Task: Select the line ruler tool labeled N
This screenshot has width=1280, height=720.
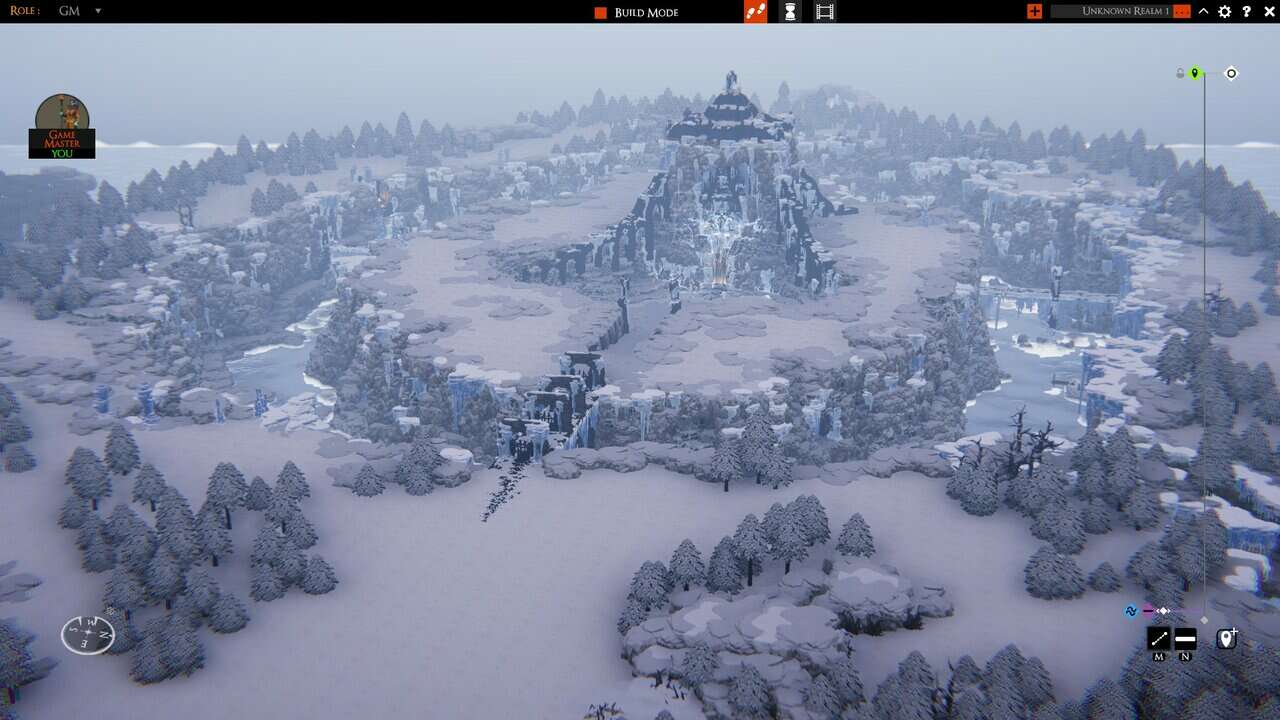Action: (1186, 637)
